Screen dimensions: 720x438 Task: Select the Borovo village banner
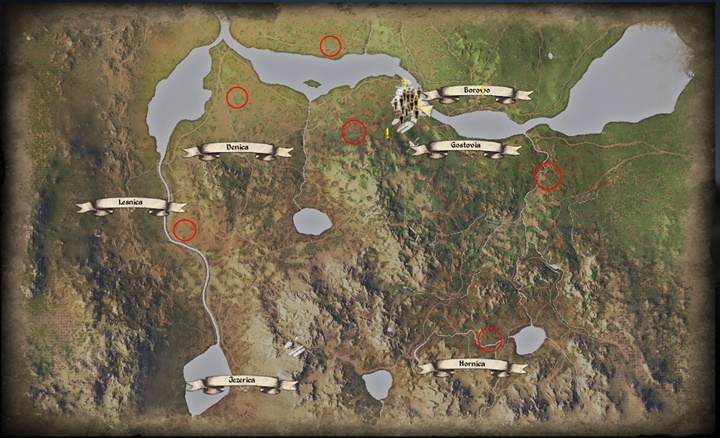point(477,92)
